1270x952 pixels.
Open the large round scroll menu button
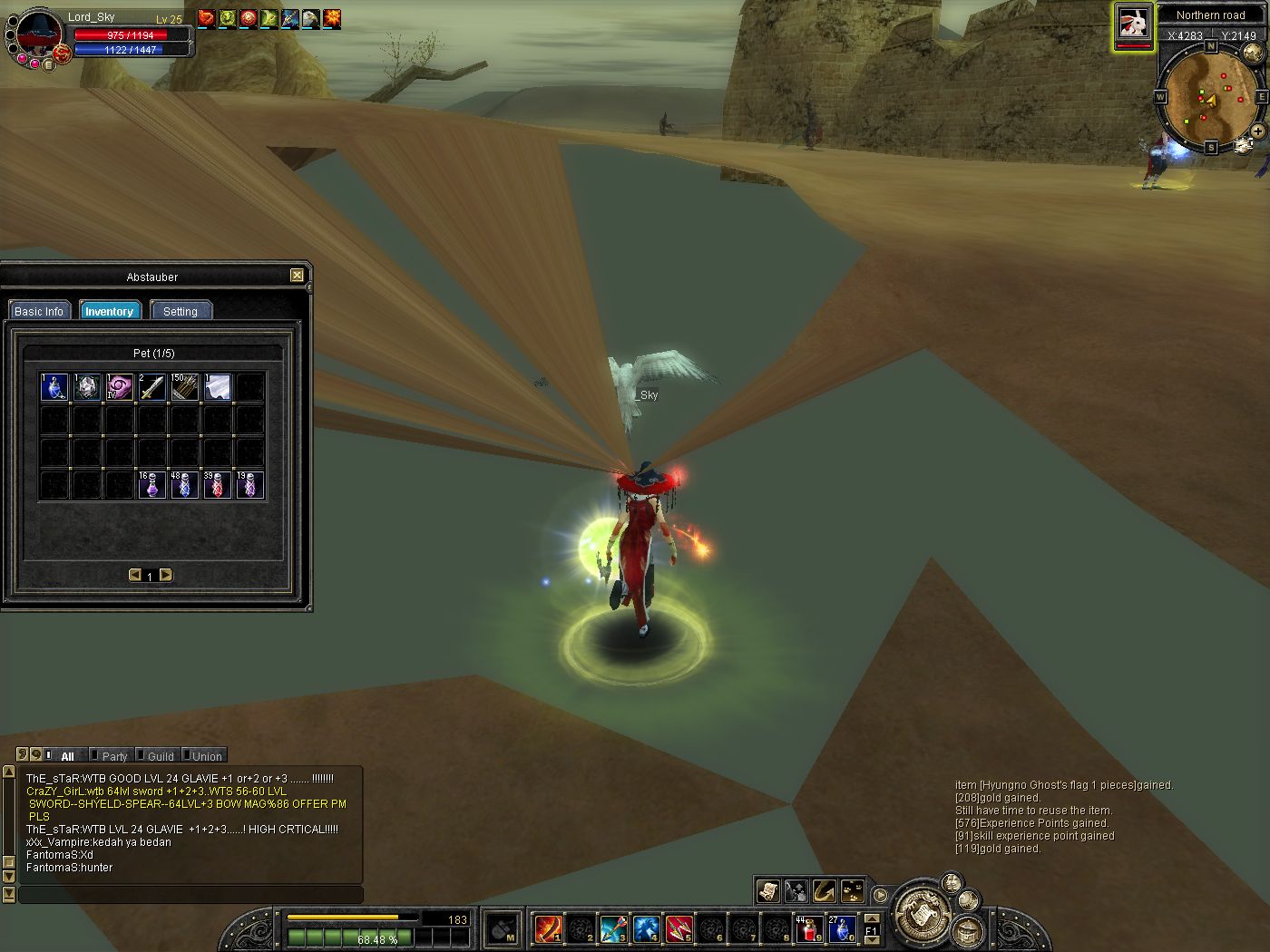coord(923,910)
